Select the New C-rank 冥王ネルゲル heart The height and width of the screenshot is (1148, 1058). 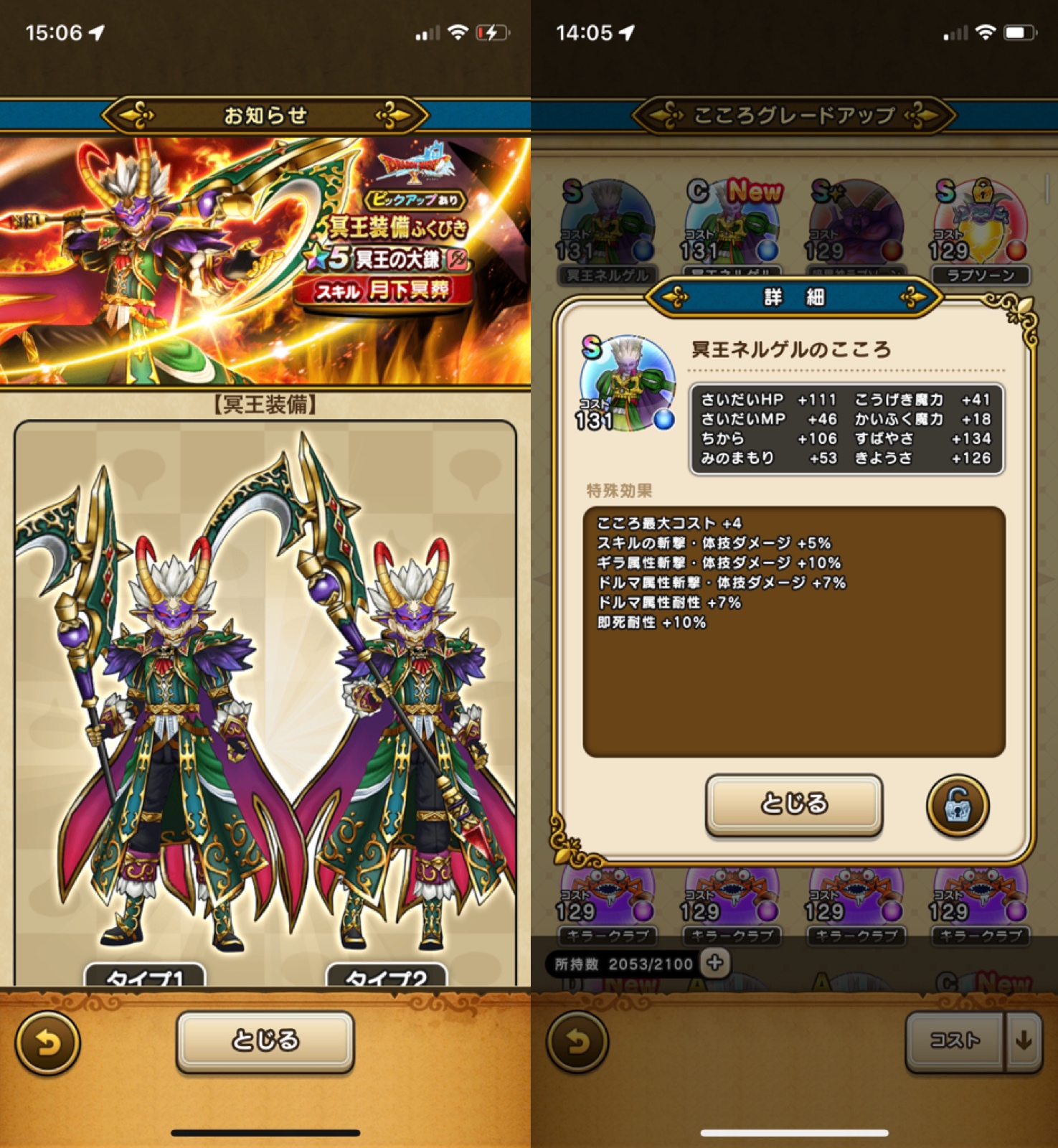click(x=733, y=222)
